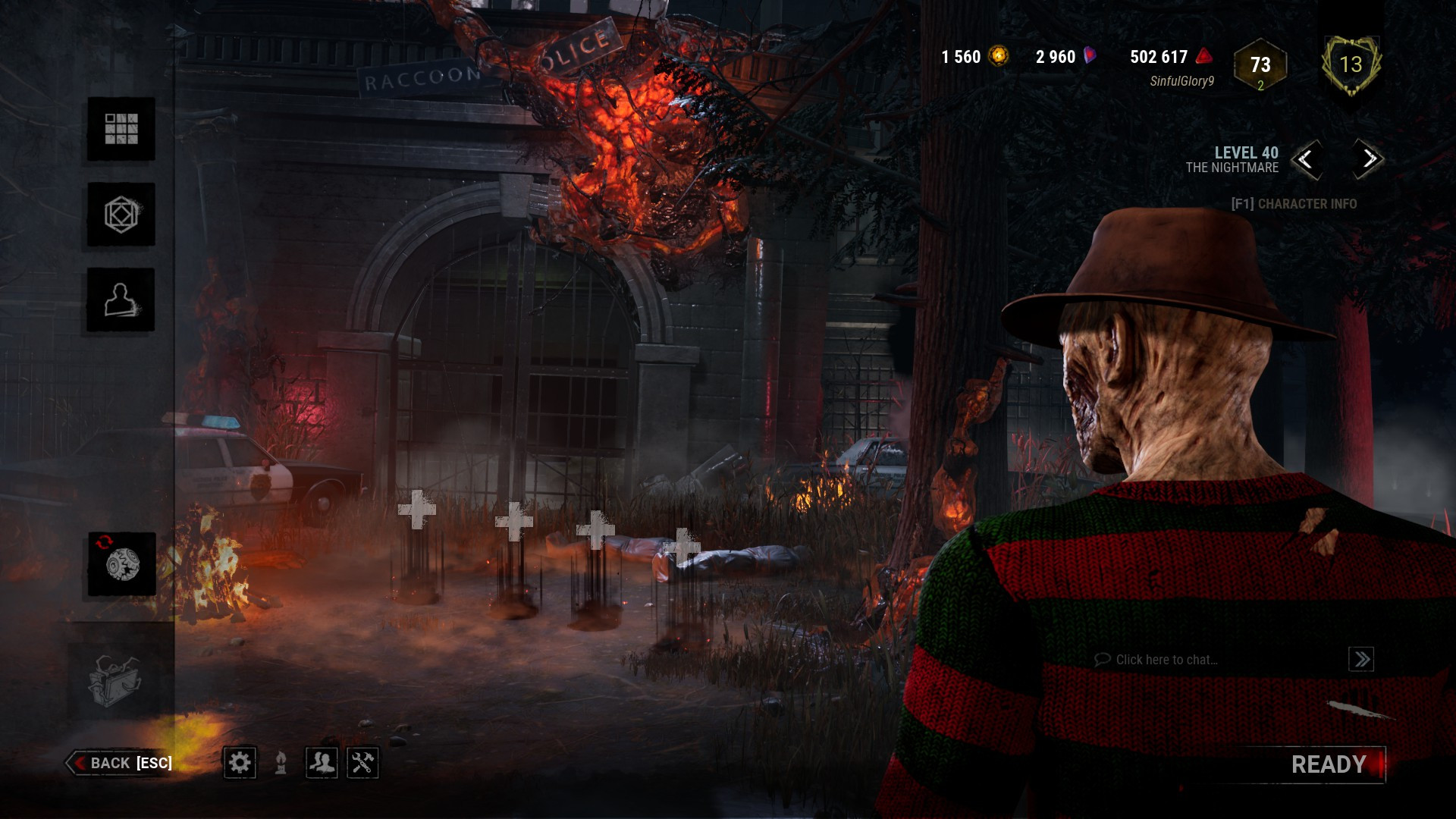This screenshot has height=819, width=1456.
Task: Open Character Info via the F1 link
Action: pos(1294,204)
